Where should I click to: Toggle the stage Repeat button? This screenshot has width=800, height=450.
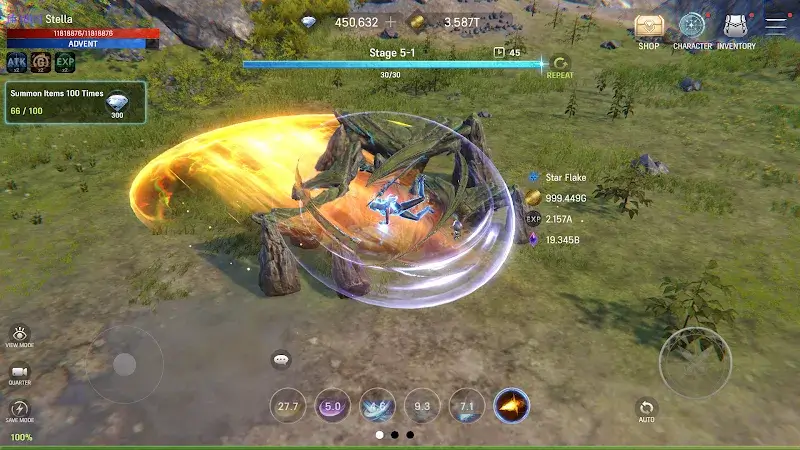click(x=560, y=64)
